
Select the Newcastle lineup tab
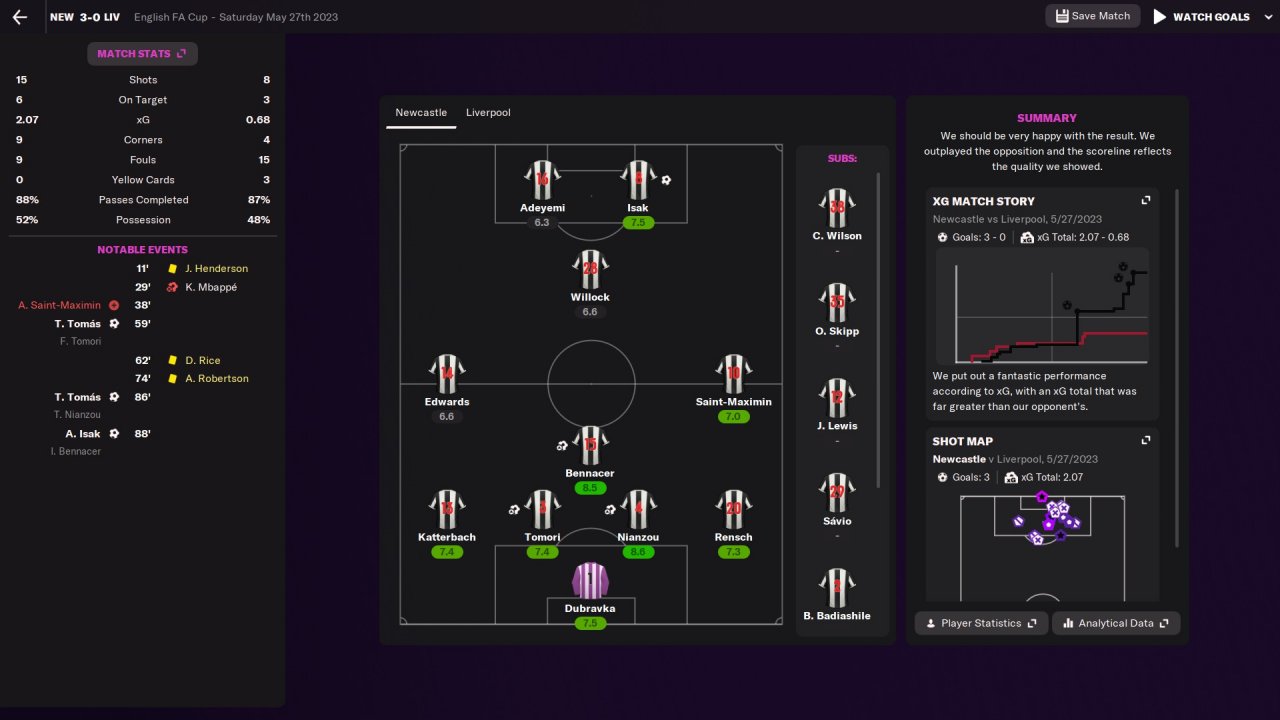(421, 113)
